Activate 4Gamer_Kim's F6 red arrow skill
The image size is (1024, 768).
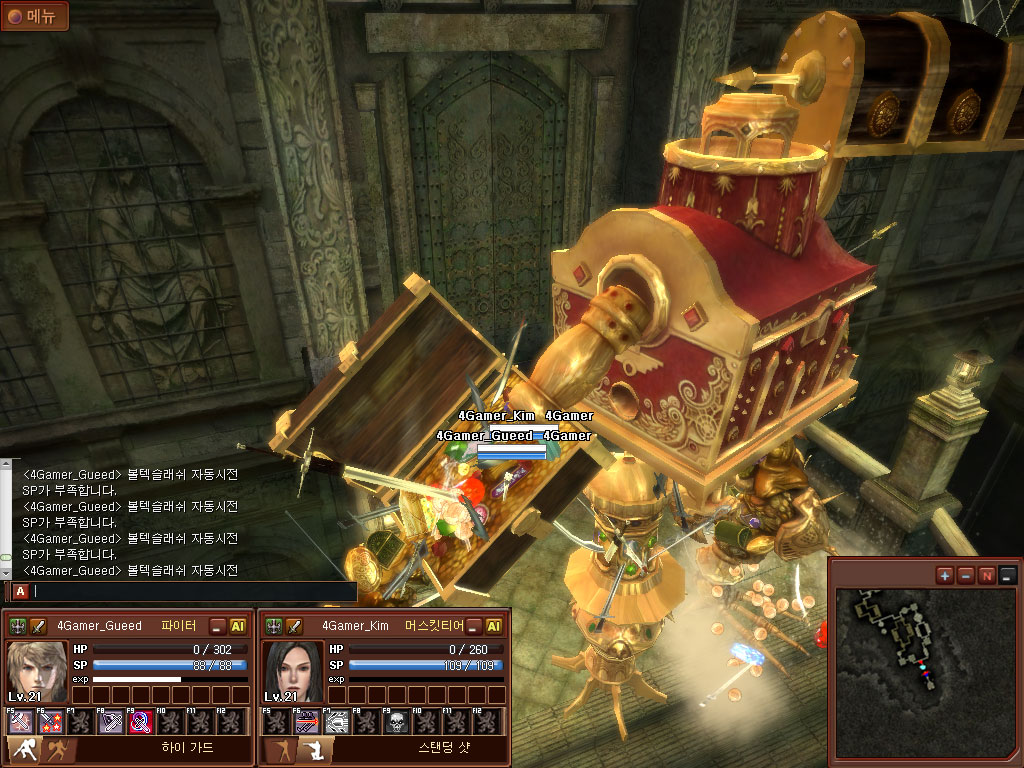coord(305,722)
